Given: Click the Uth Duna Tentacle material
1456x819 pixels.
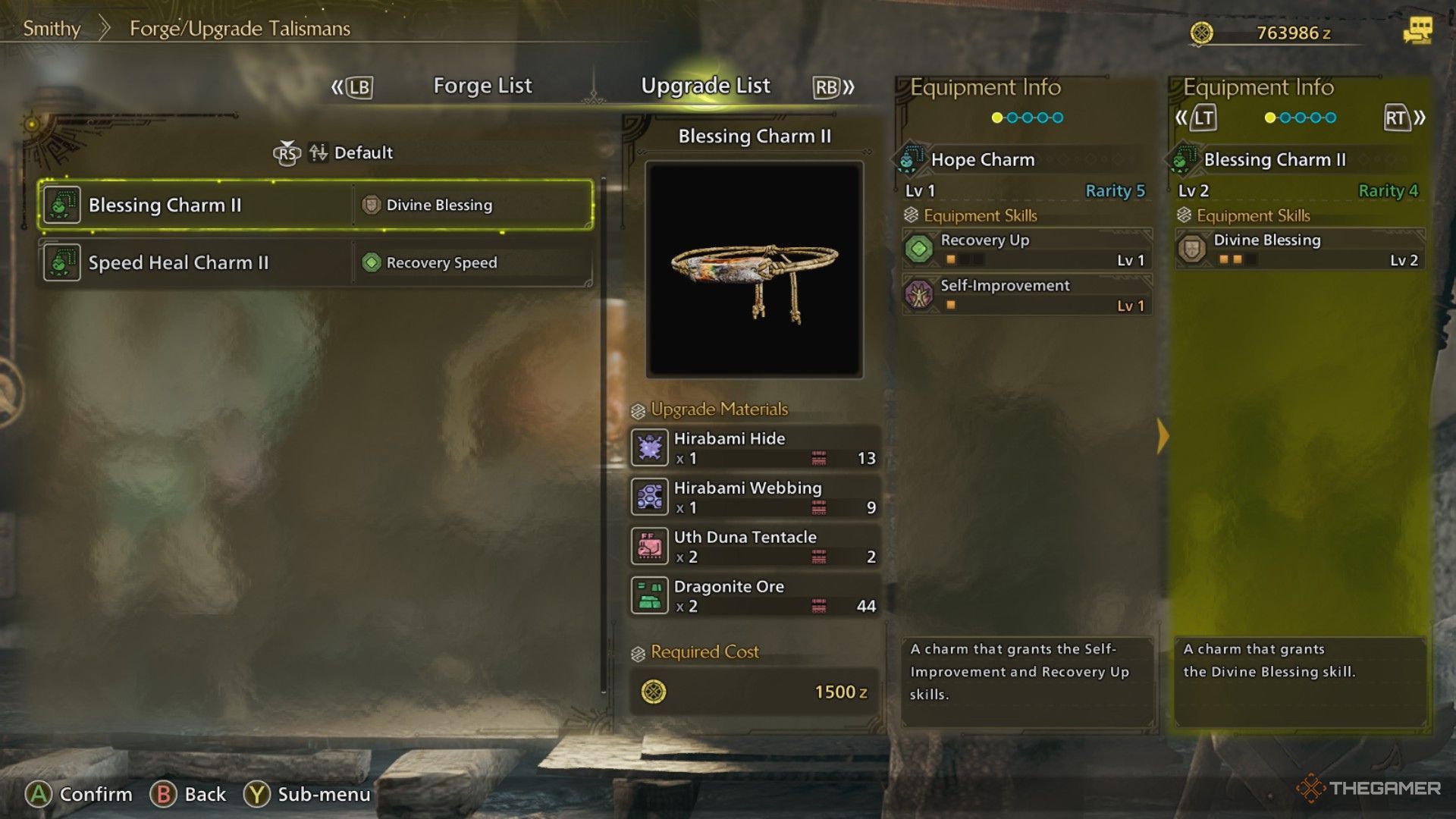Looking at the screenshot, I should click(x=755, y=546).
